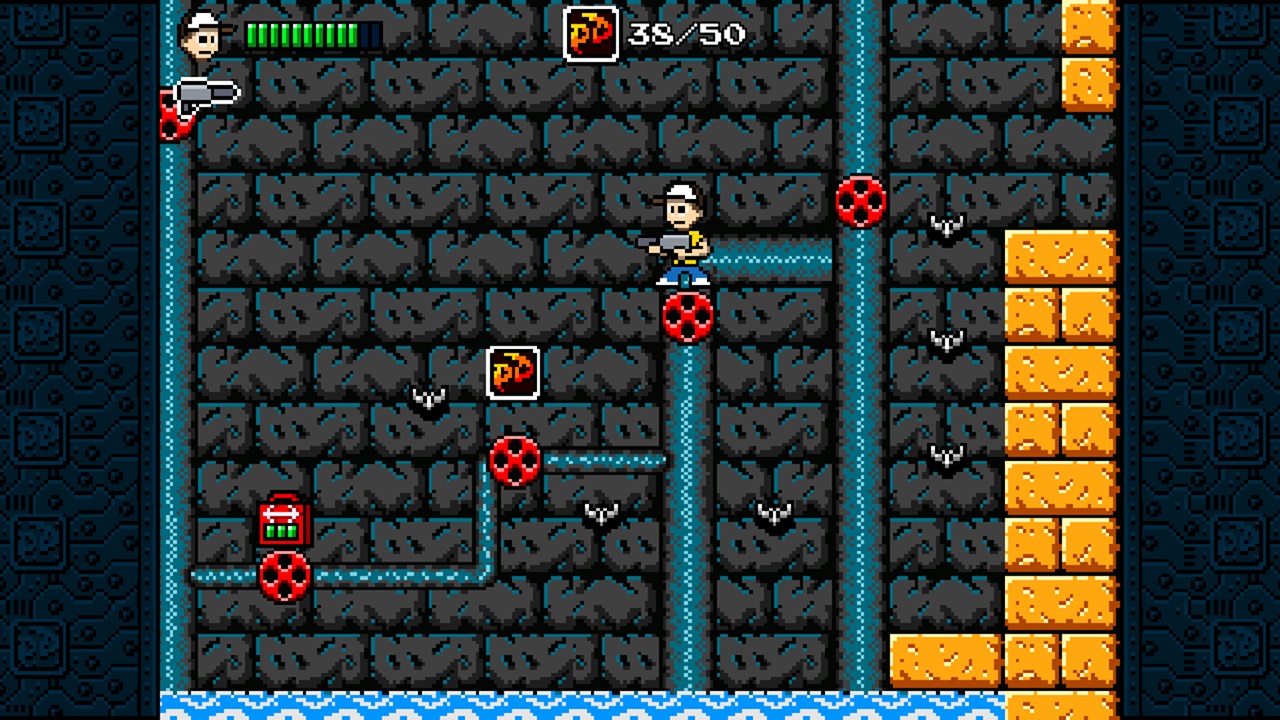
Task: Turn the valve wheel on the middle-left pipe
Action: [x=514, y=462]
